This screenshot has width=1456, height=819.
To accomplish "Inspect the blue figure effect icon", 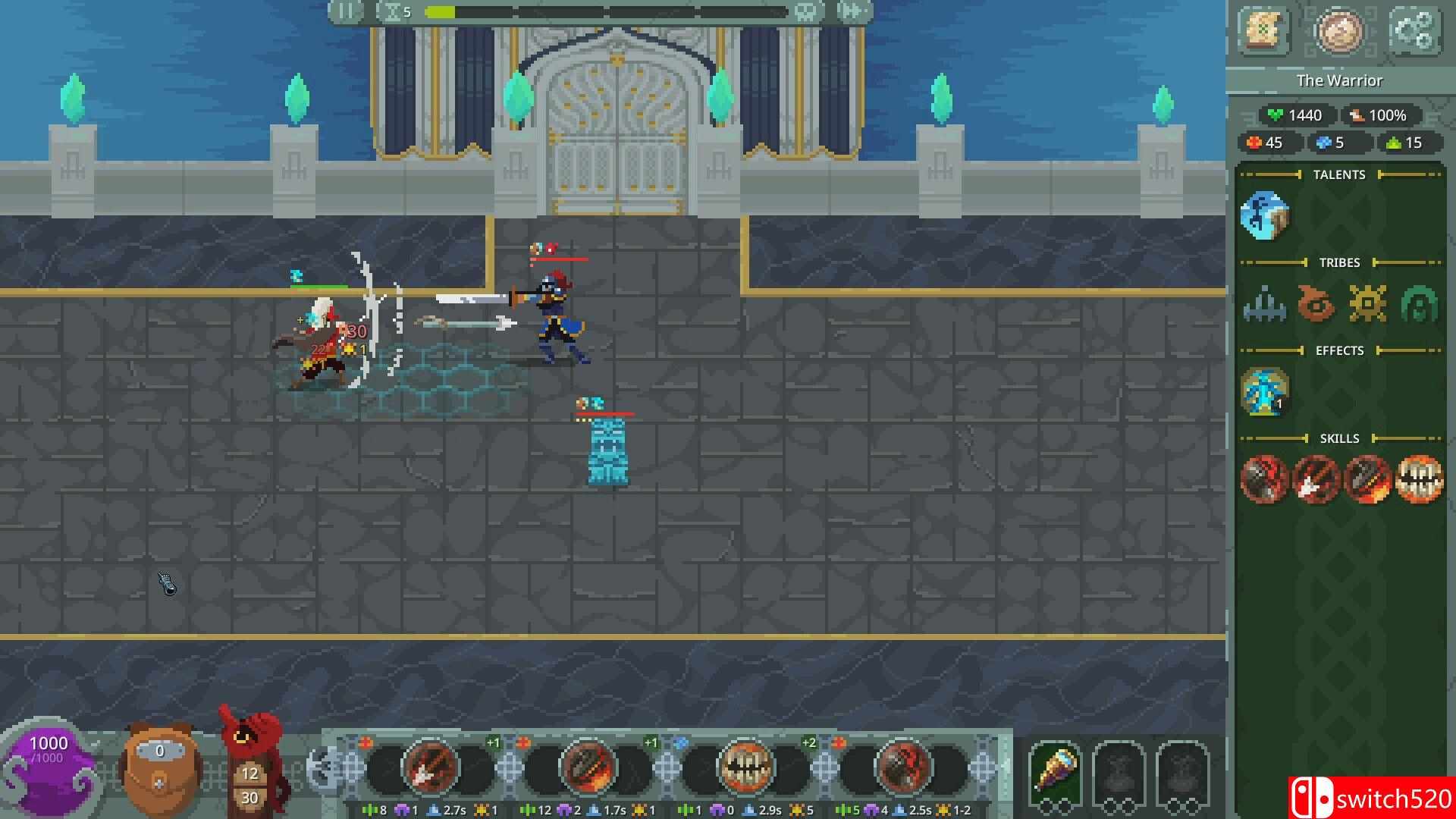I will tap(1264, 392).
